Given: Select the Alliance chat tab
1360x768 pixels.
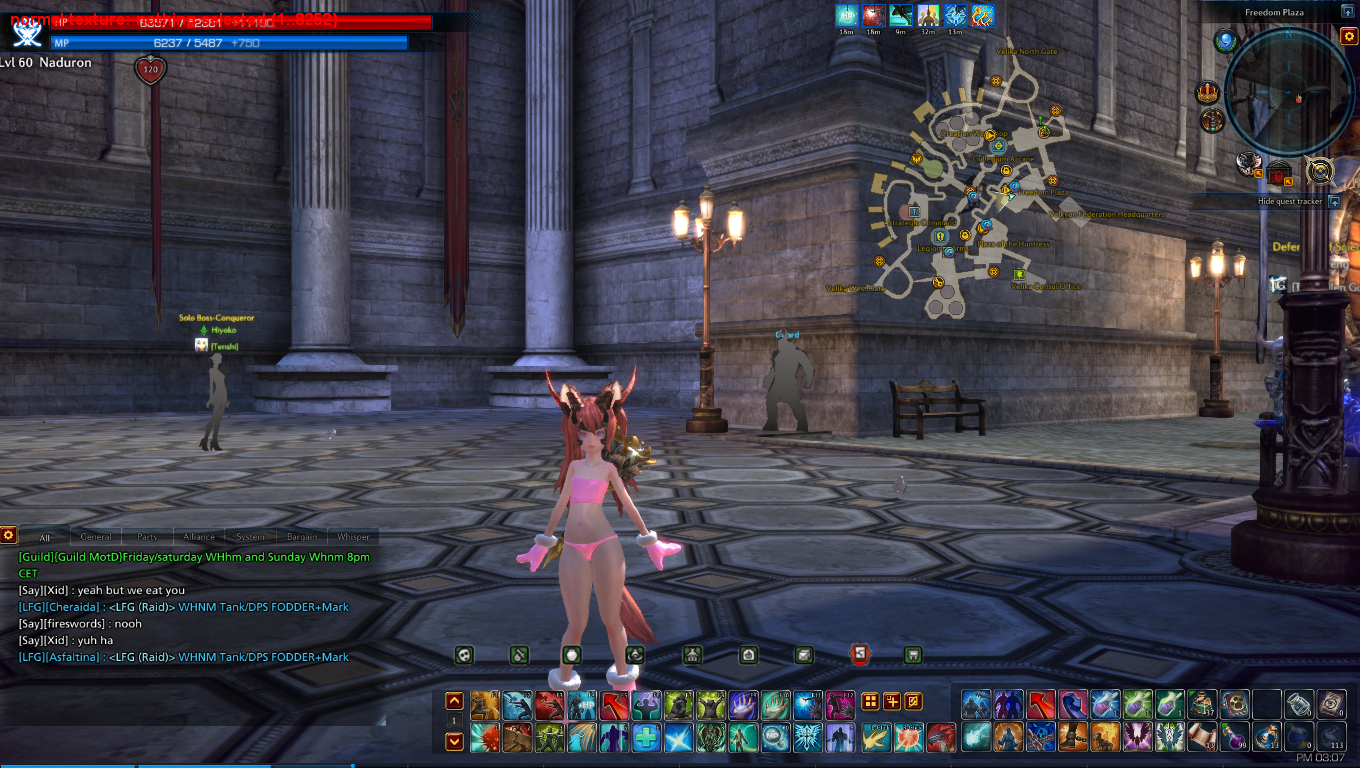Looking at the screenshot, I should point(199,537).
